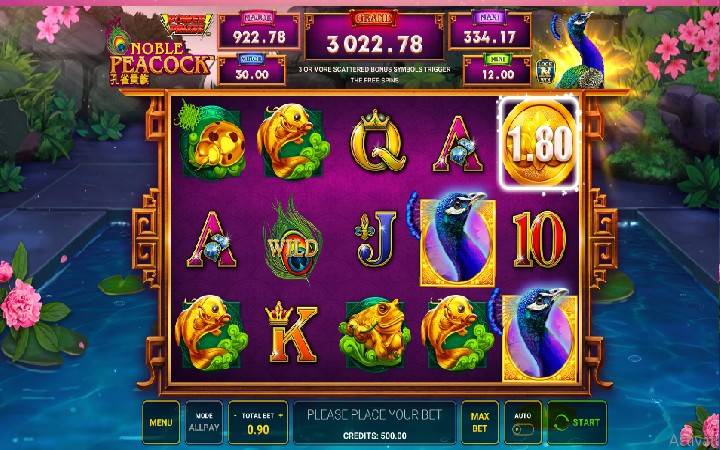This screenshot has width=720, height=450.
Task: Change the Mode Allpay setting
Action: click(204, 422)
